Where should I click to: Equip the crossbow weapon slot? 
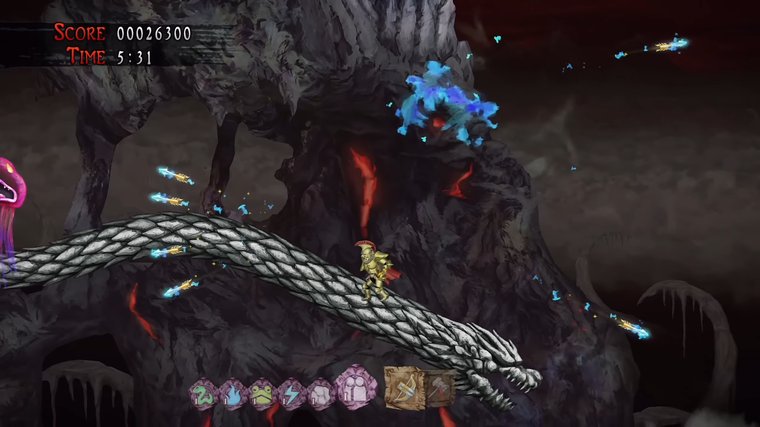pyautogui.click(x=405, y=386)
